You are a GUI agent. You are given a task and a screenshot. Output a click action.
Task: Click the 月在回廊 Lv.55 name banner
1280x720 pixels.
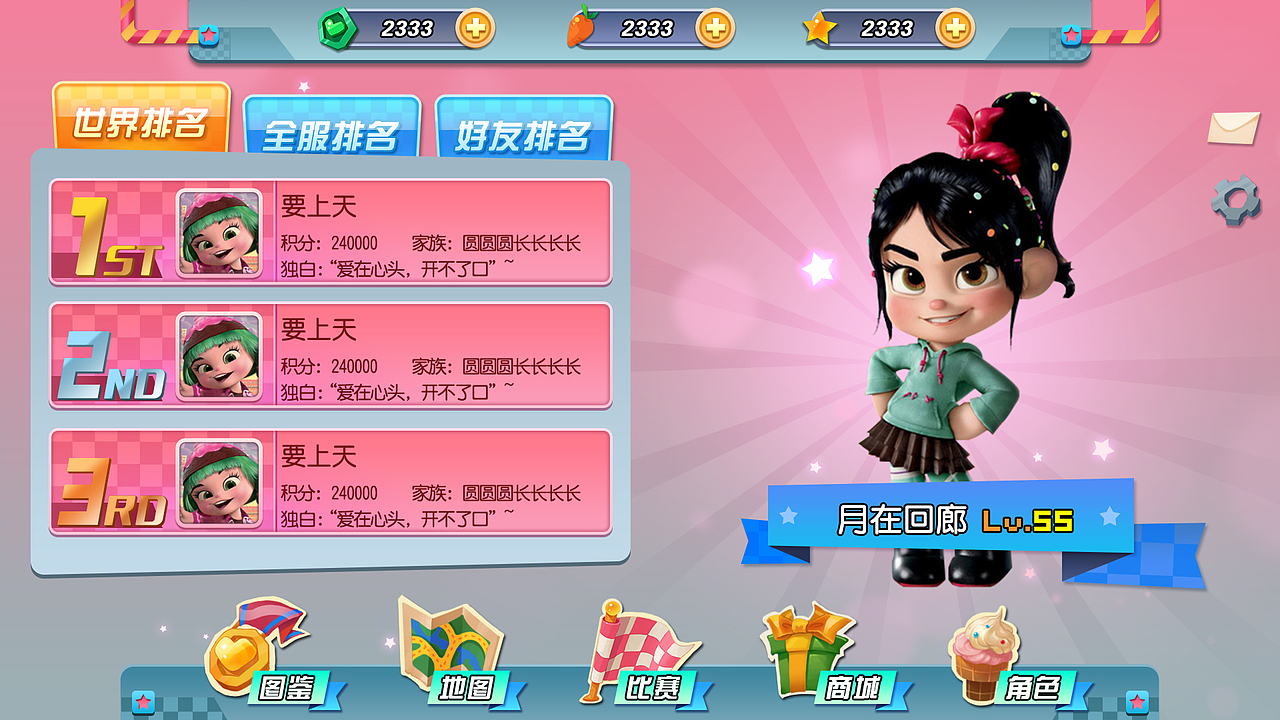[954, 516]
